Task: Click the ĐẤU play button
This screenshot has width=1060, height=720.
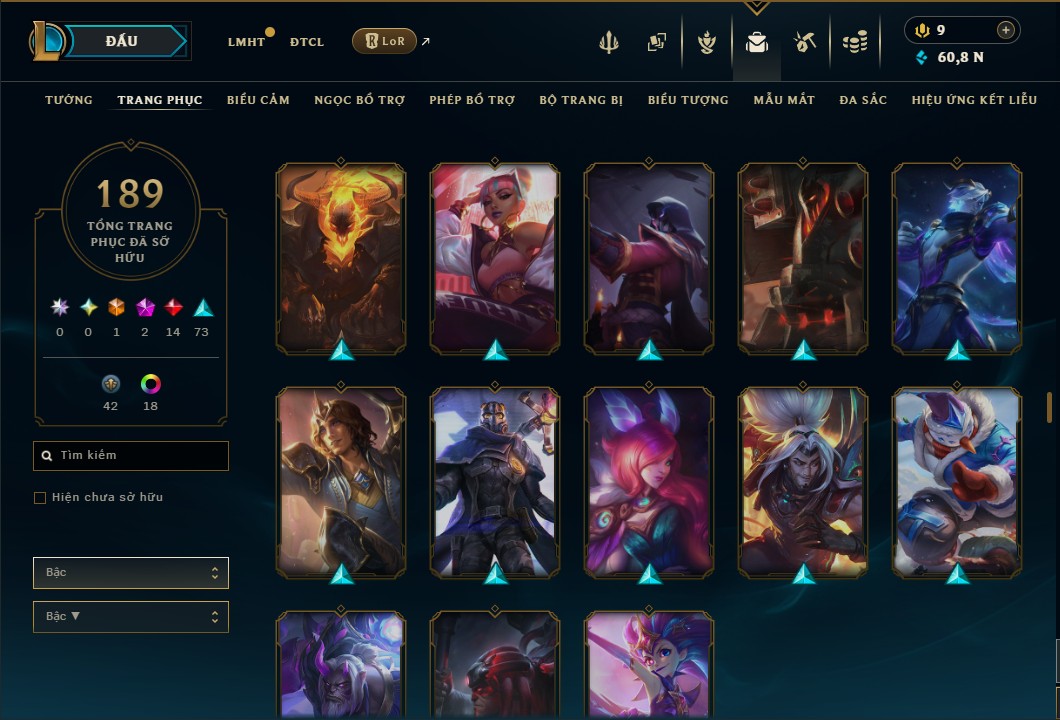Action: pyautogui.click(x=121, y=41)
